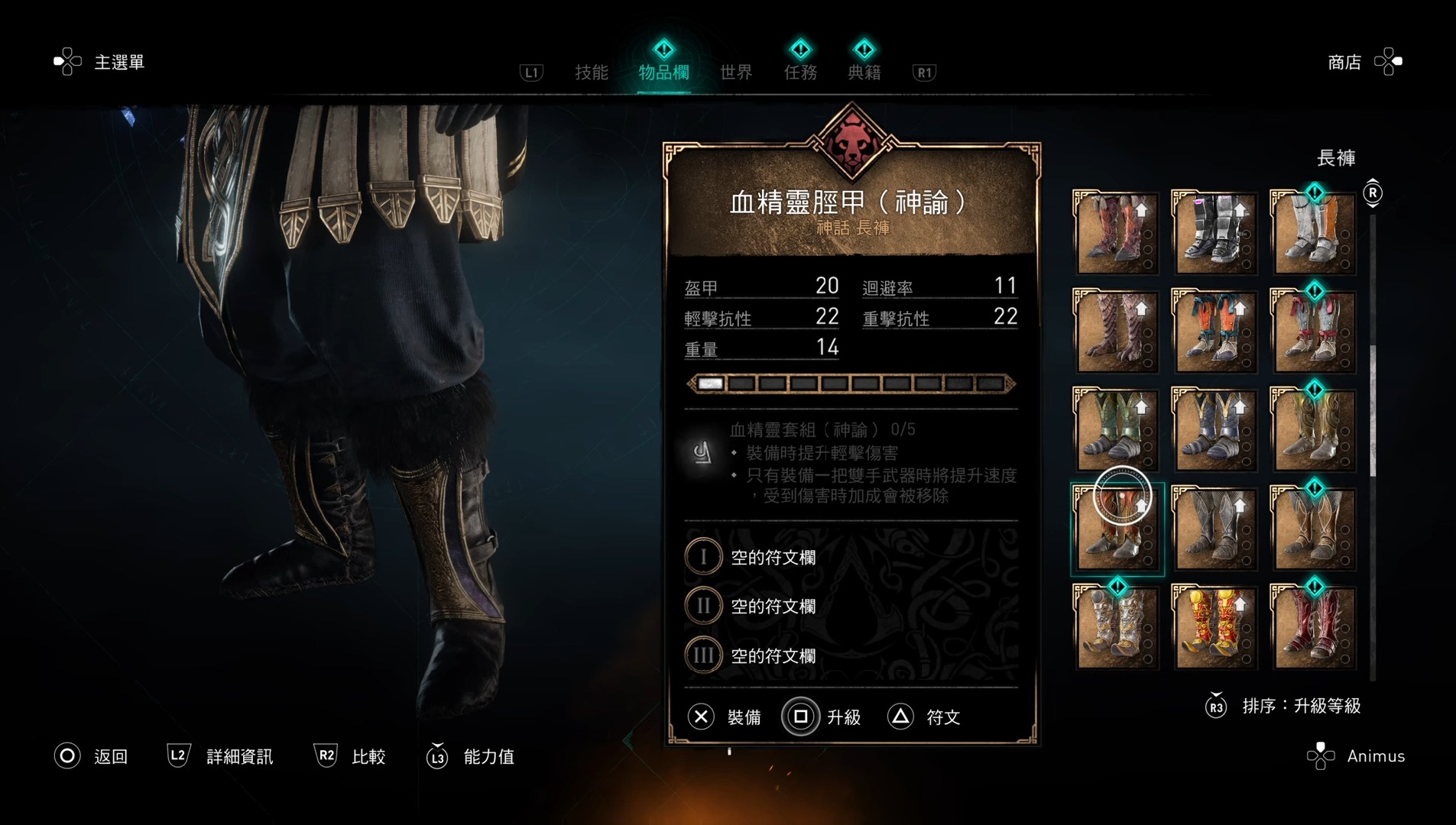Viewport: 1456px width, 825px height.
Task: Open the 典籍 codex tab
Action: click(864, 73)
